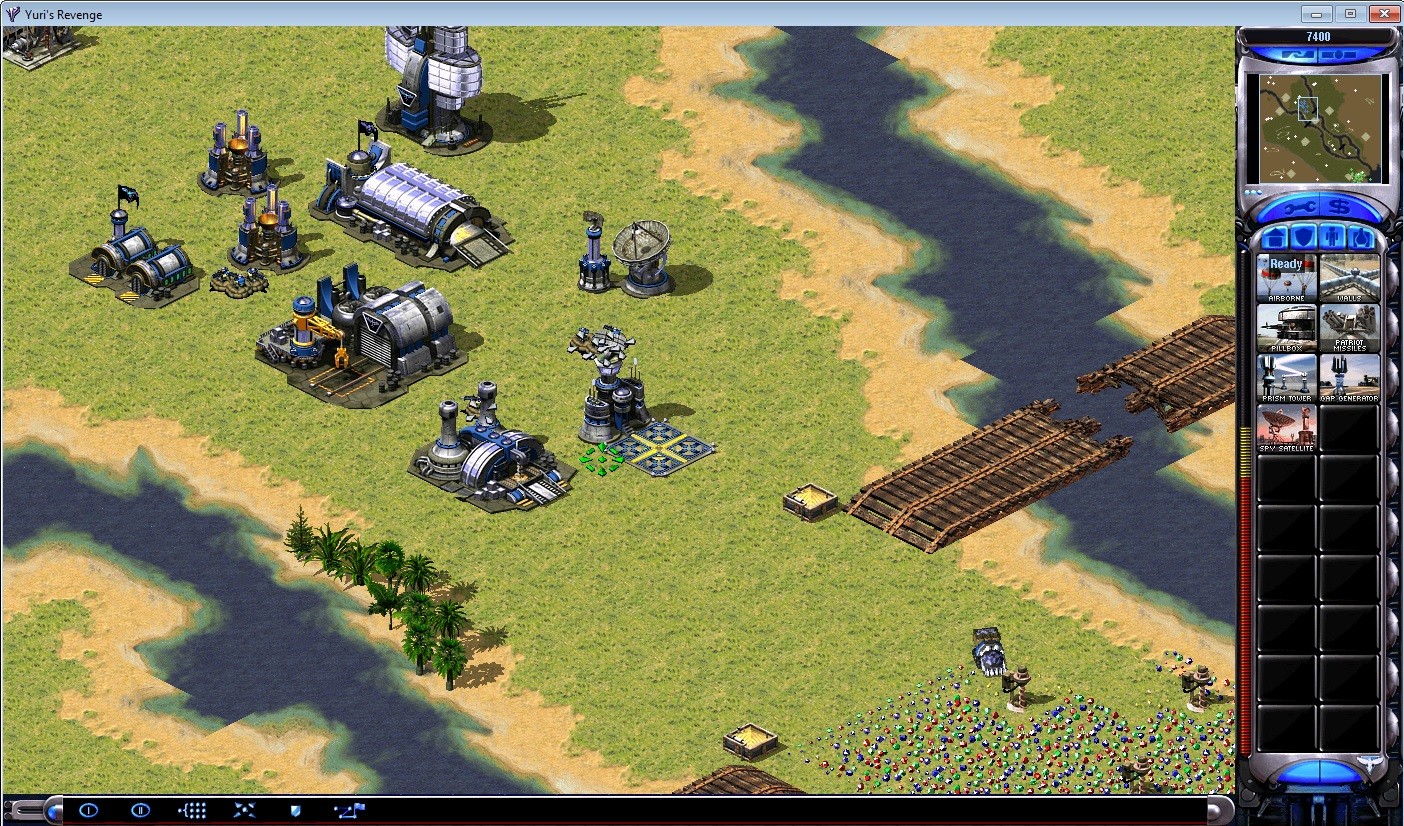This screenshot has width=1404, height=826.
Task: Toggle pause with the II icon
Action: click(141, 811)
